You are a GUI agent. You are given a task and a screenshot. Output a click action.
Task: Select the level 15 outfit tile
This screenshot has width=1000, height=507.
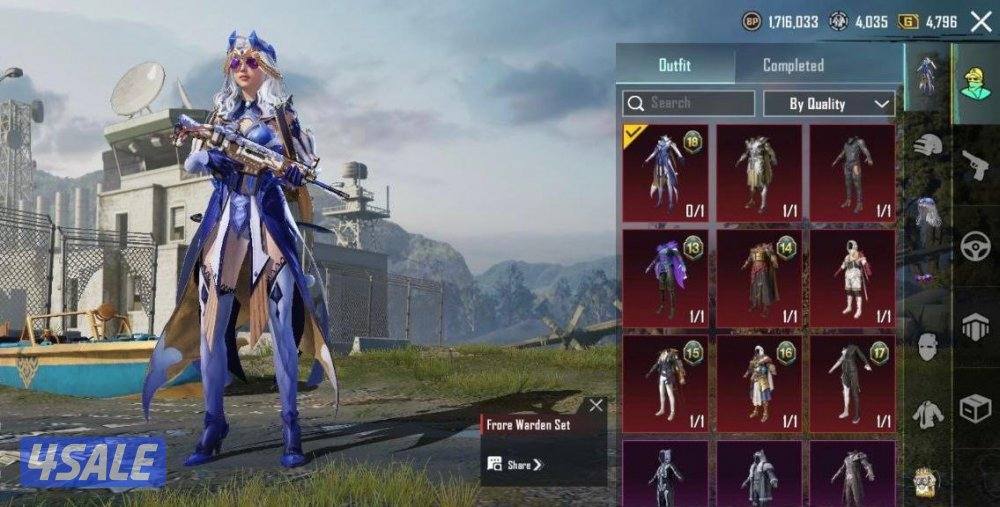pyautogui.click(x=665, y=383)
